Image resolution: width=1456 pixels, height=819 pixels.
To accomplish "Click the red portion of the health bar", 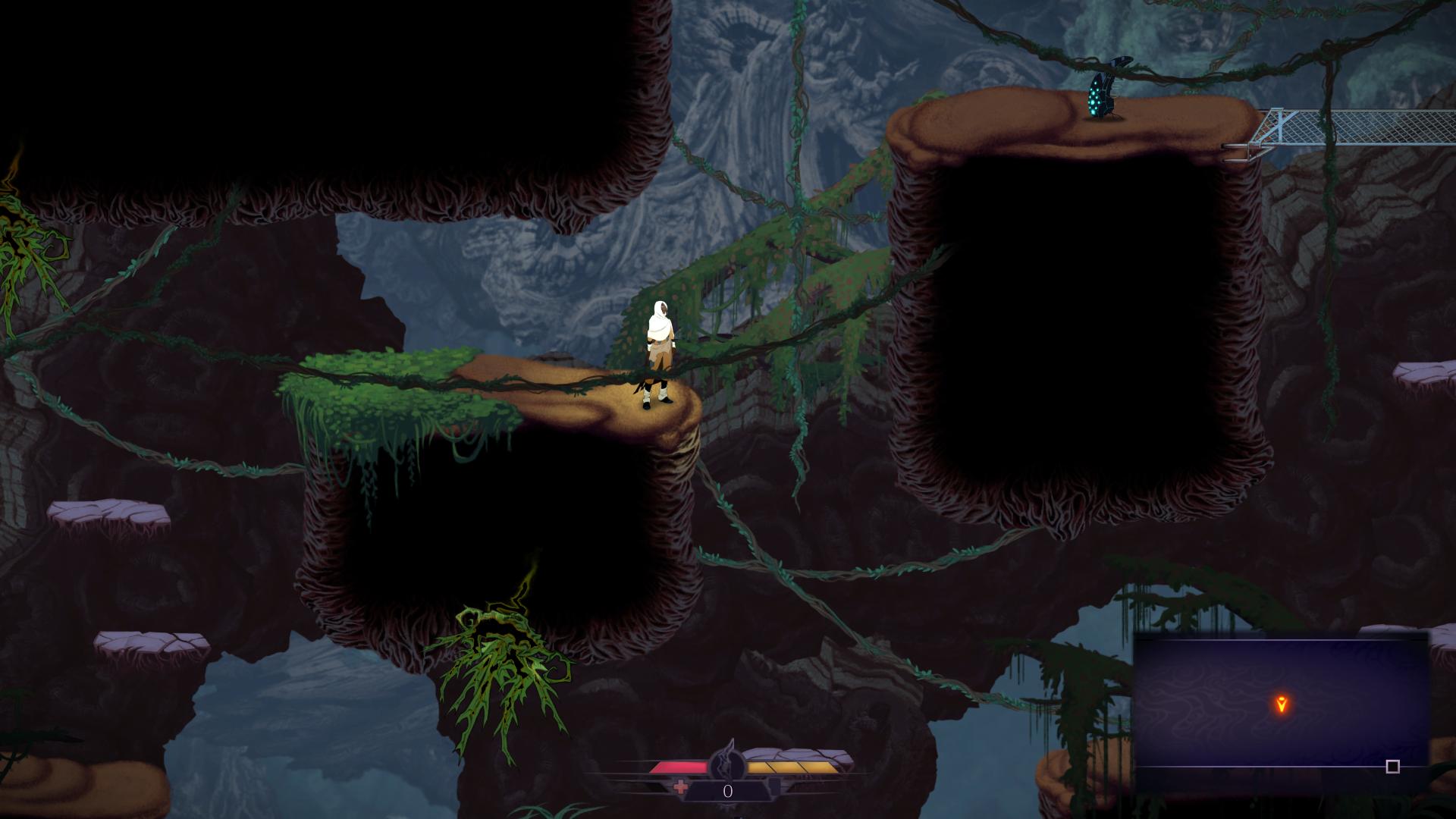I will point(679,766).
